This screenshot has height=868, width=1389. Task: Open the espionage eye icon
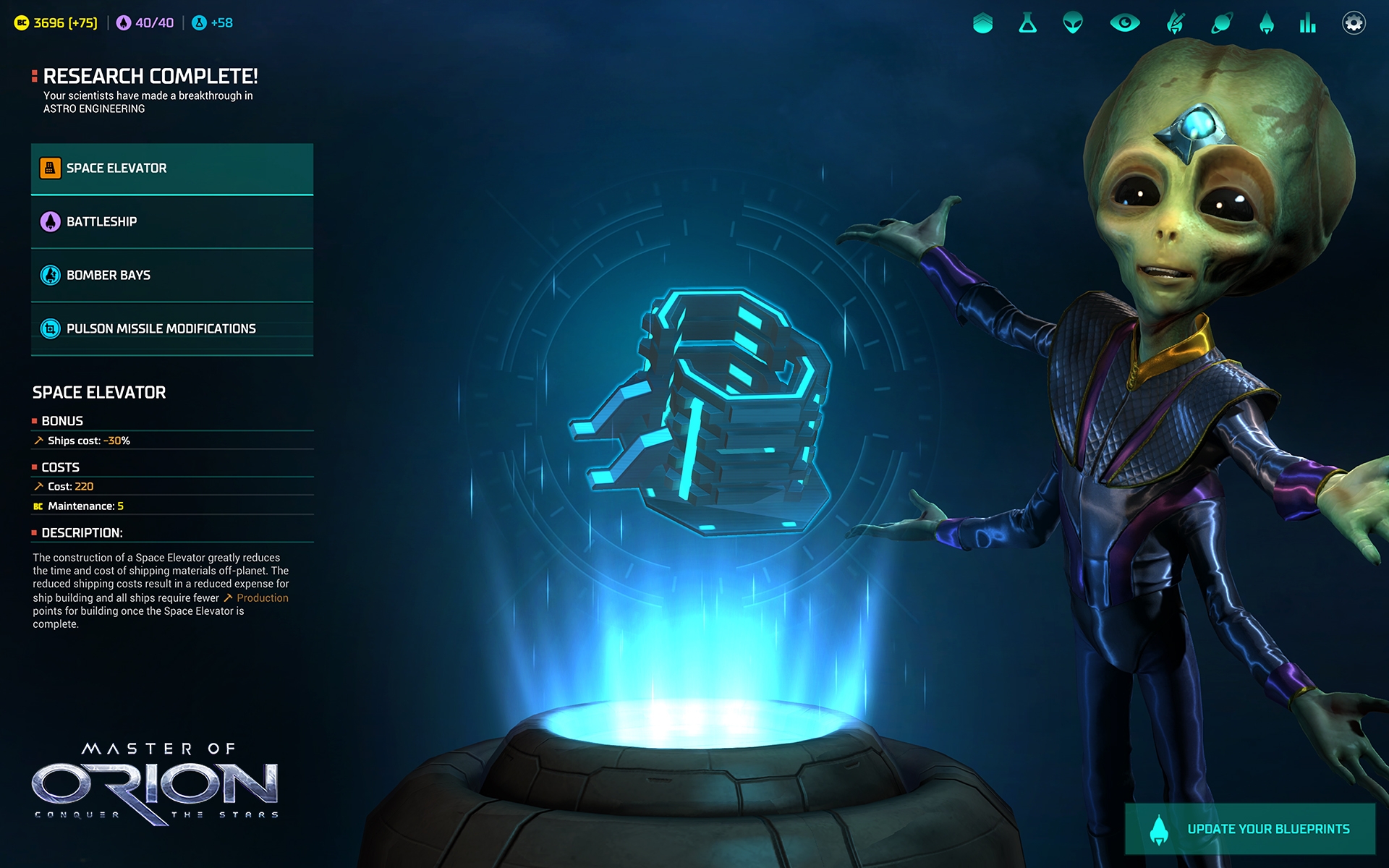pyautogui.click(x=1125, y=23)
